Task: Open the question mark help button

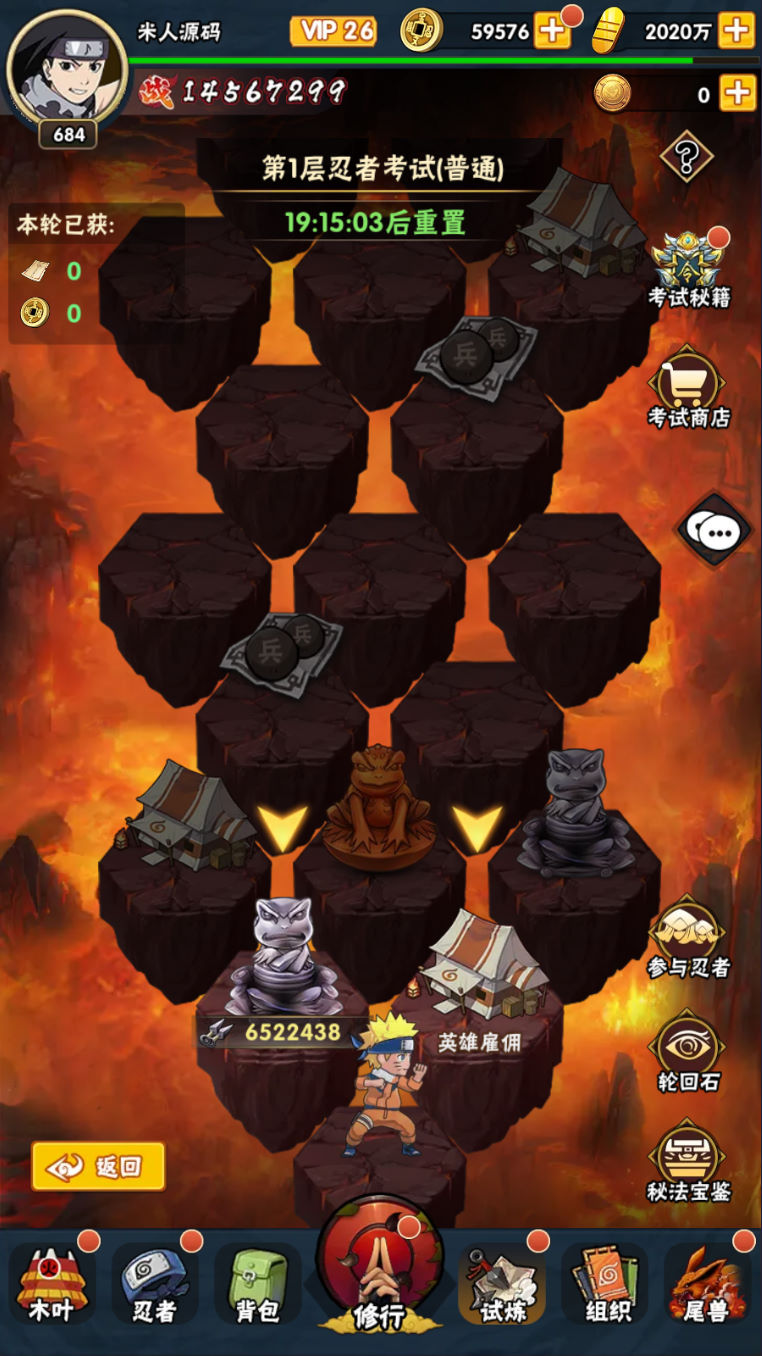Action: (686, 156)
